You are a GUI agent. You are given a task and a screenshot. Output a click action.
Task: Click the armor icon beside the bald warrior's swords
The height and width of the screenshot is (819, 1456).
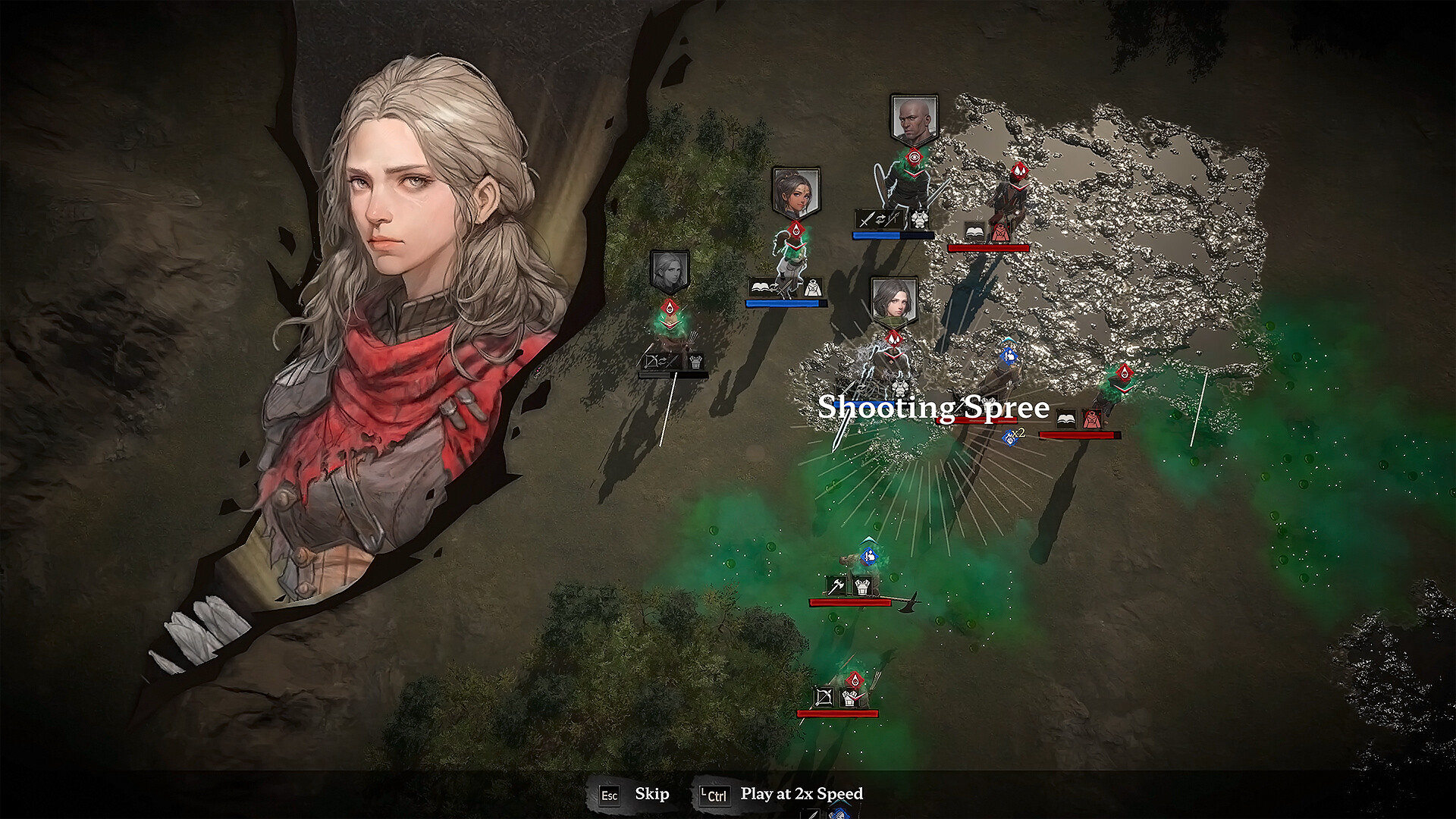[x=918, y=219]
